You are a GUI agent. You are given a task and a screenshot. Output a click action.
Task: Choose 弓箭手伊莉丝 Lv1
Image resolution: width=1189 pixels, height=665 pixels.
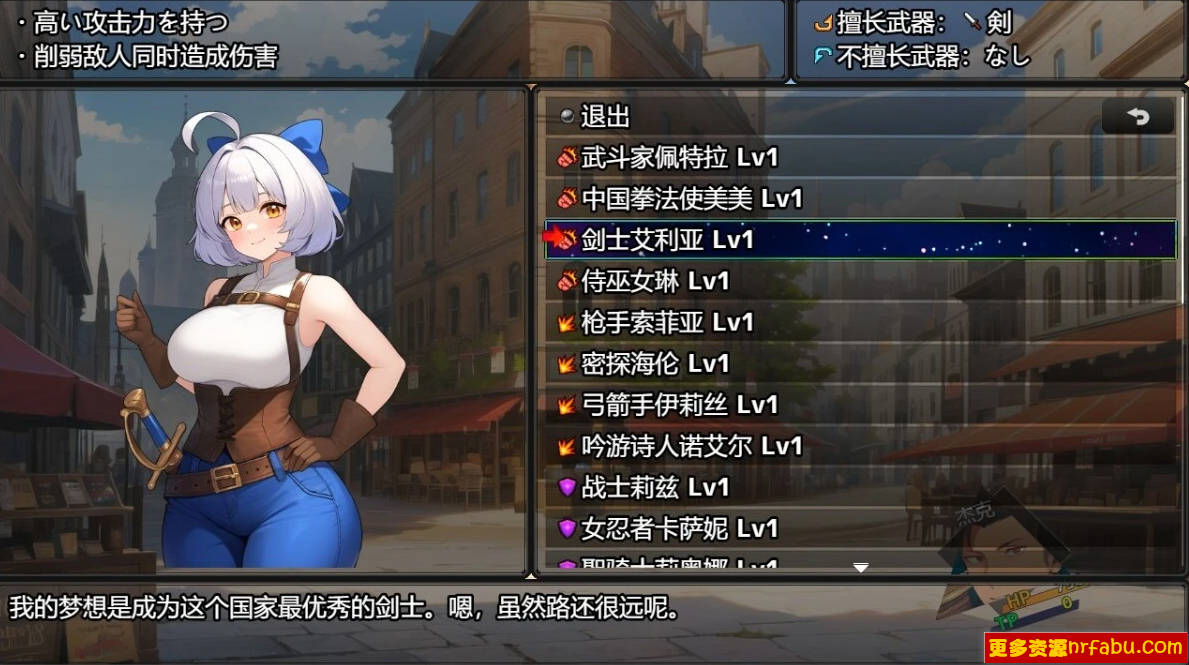(x=679, y=405)
